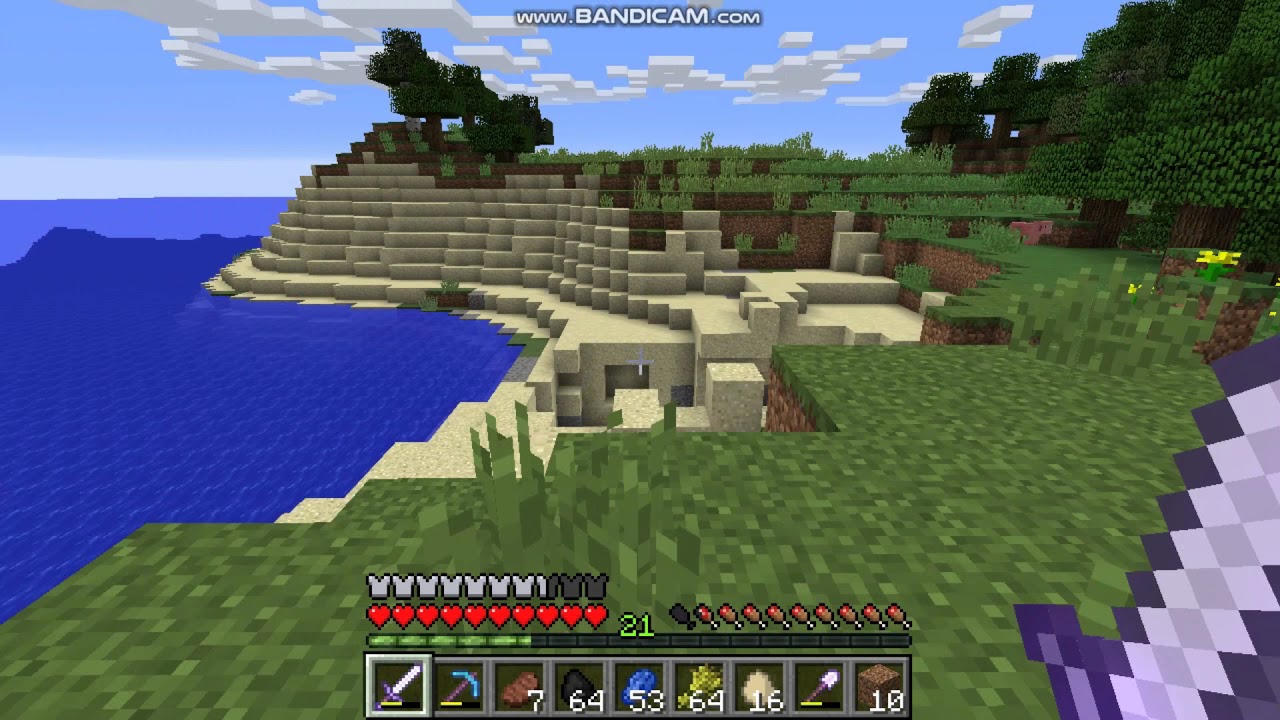
Task: Select the wheat stack slot
Action: pyautogui.click(x=699, y=686)
